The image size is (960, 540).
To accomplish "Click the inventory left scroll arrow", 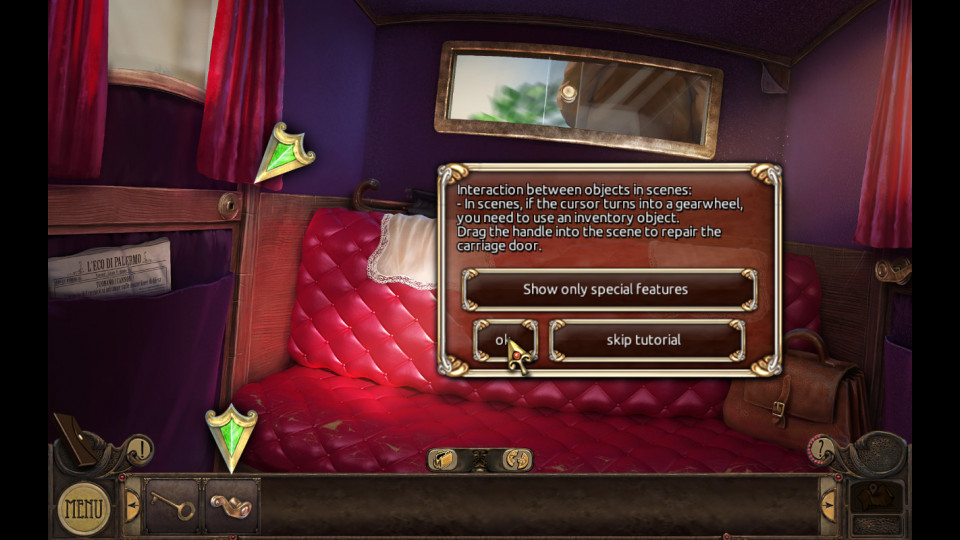I will coord(132,505).
